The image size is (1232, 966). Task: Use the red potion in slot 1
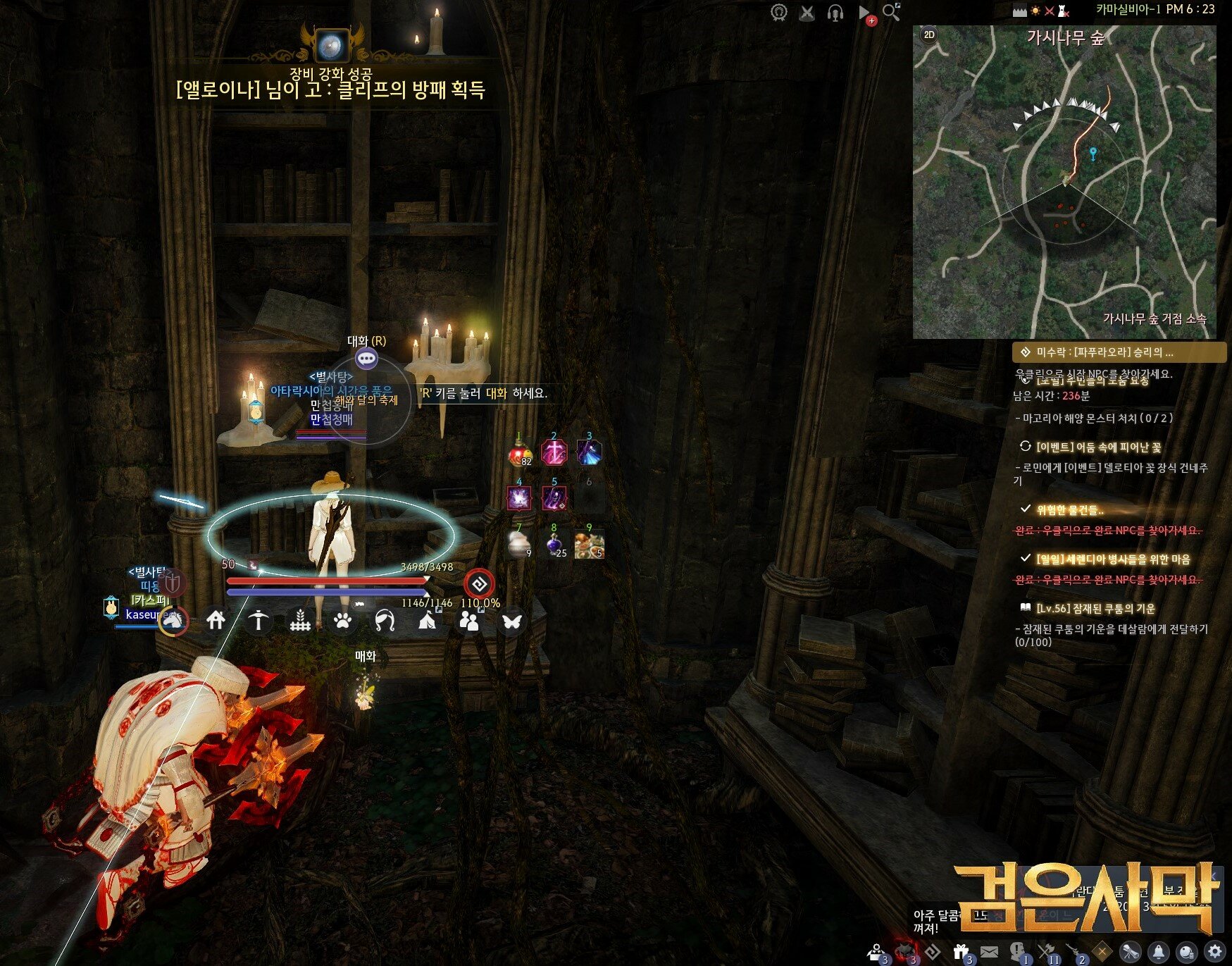[520, 453]
